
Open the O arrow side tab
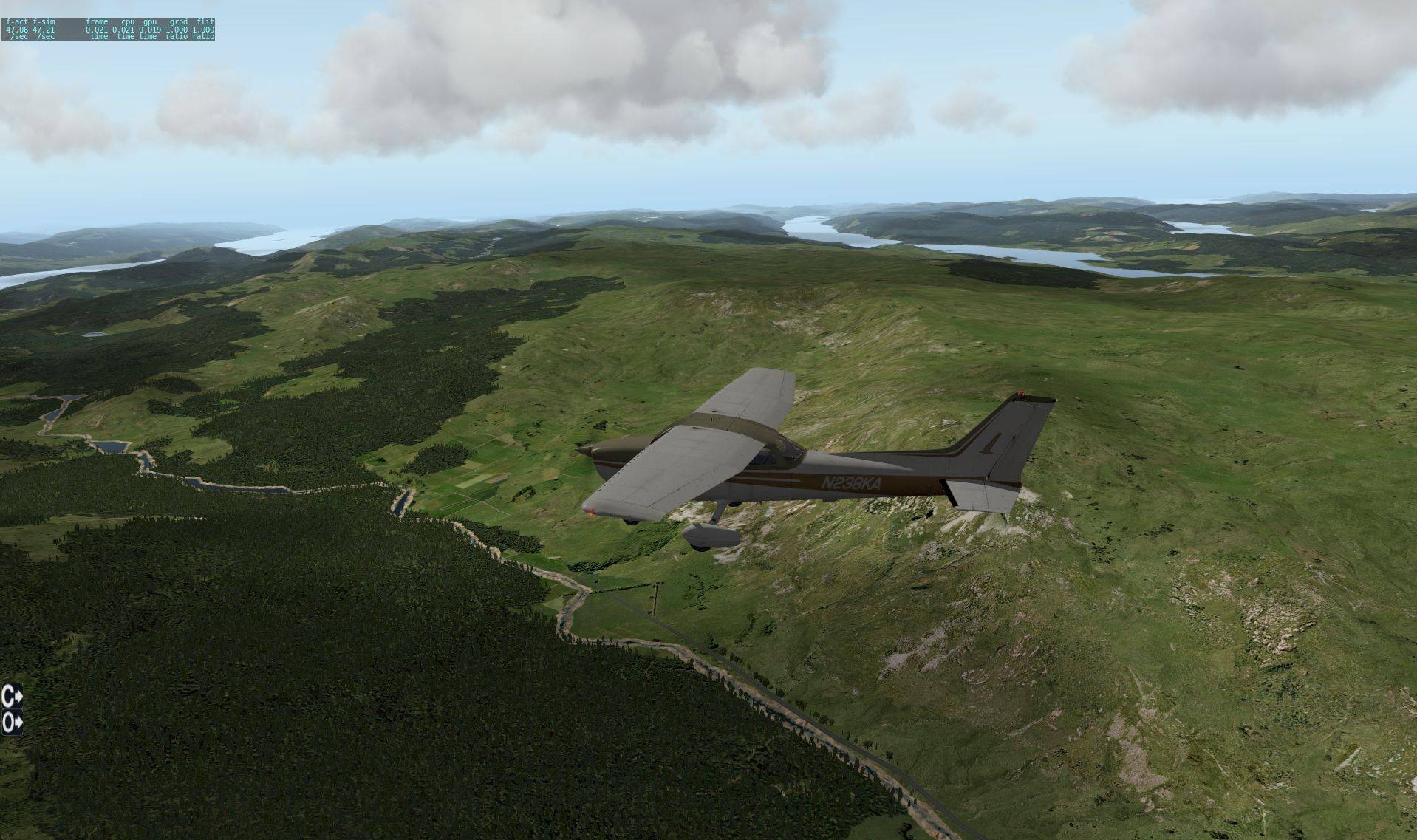[x=12, y=723]
